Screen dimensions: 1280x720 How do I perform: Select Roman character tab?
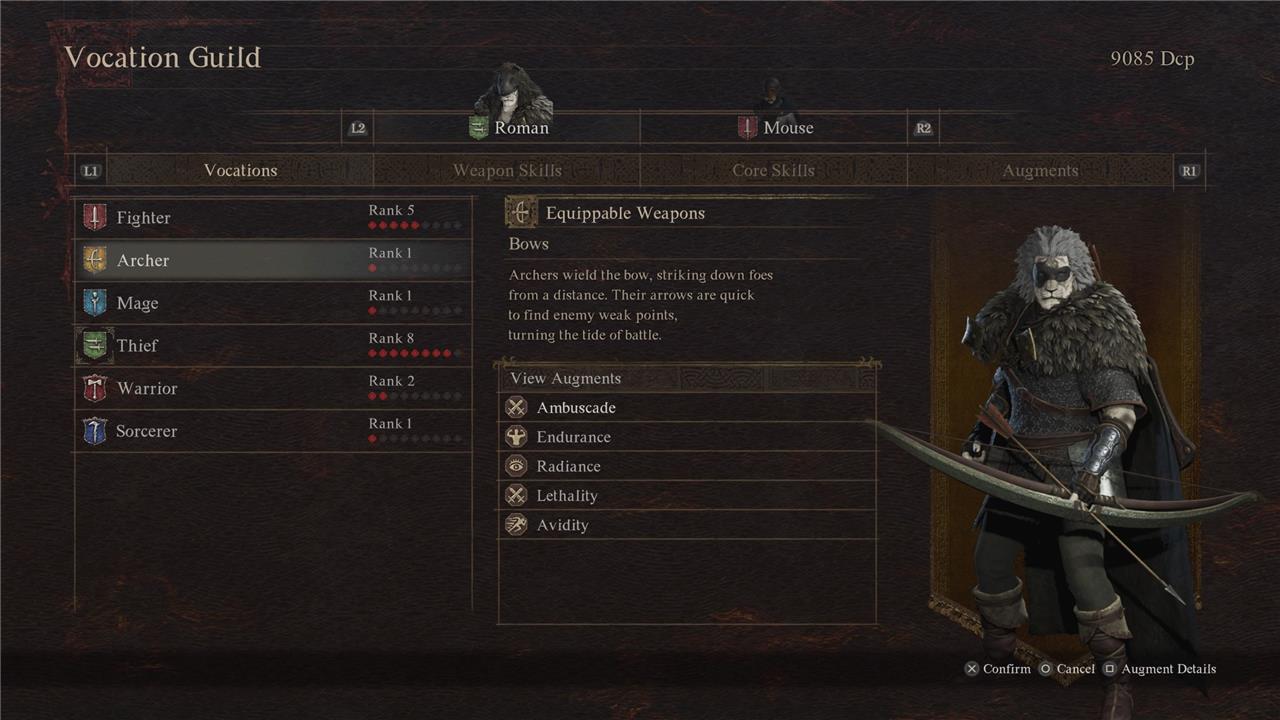(508, 128)
